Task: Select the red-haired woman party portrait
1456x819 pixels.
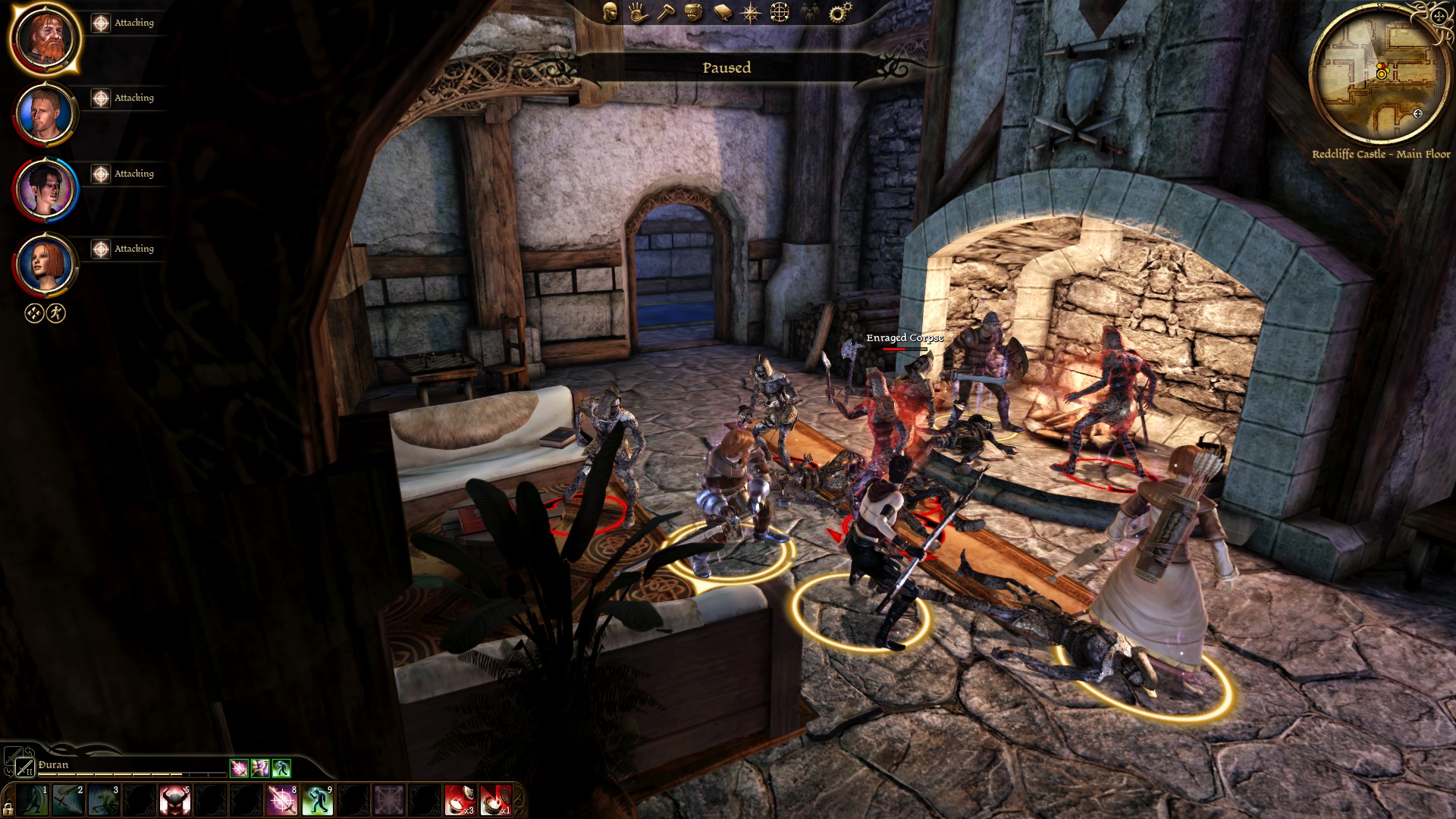Action: [45, 264]
